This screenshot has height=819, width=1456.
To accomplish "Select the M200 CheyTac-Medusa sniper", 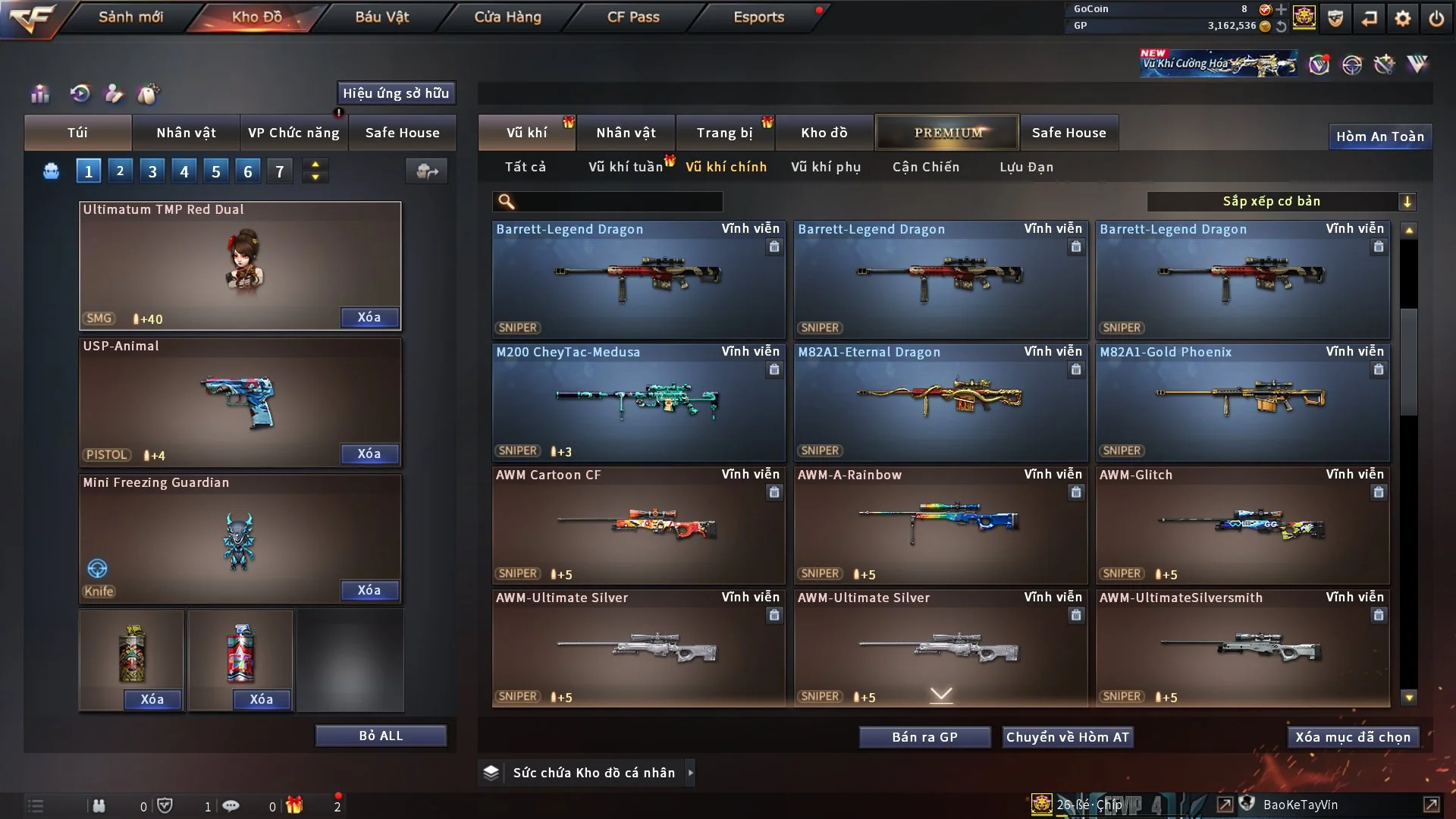I will [x=638, y=402].
